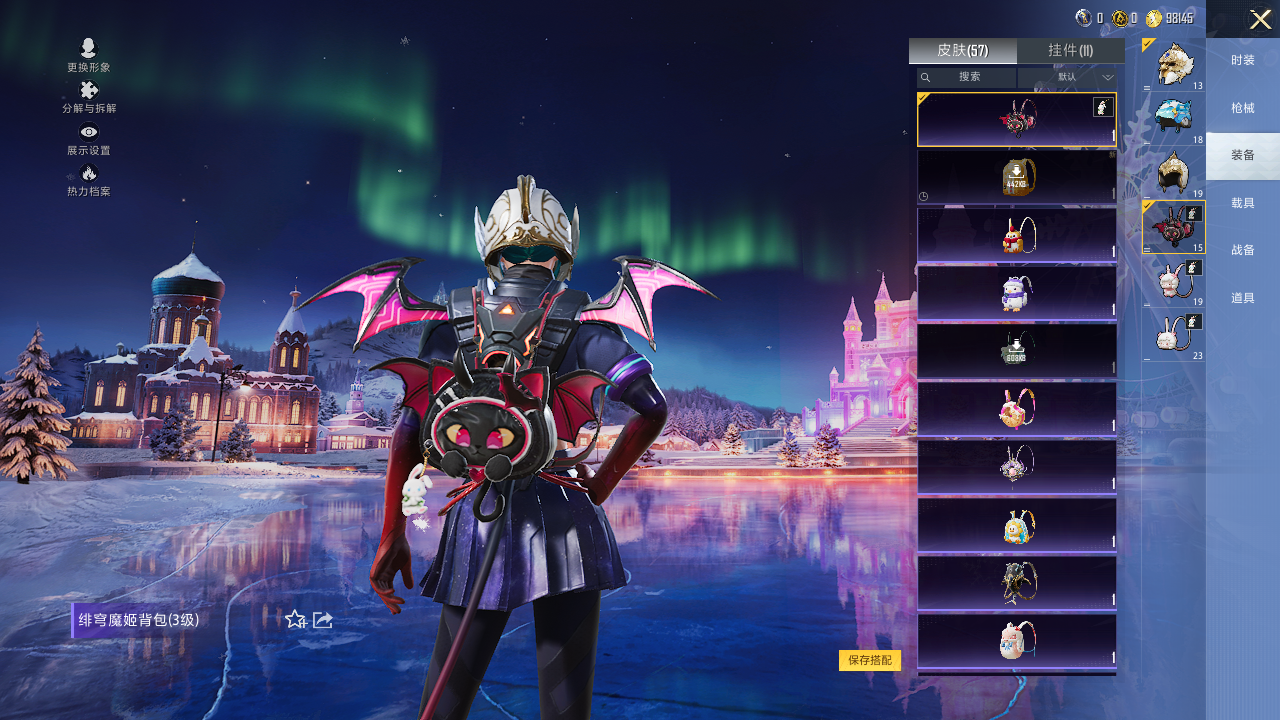Click the share arrow icon
Screen dimensions: 1280x720
323,620
